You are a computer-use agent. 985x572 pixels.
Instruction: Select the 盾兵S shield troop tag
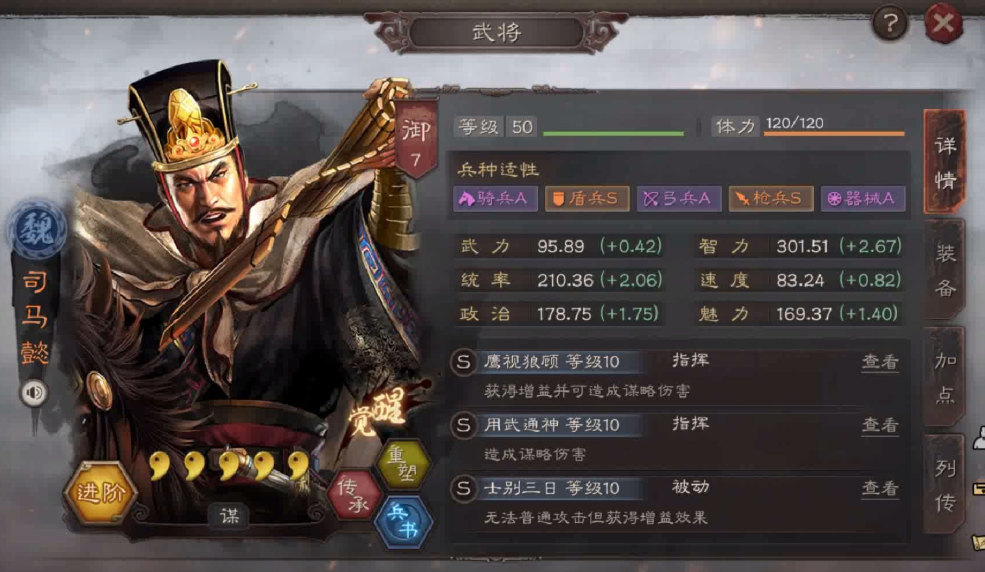point(586,199)
